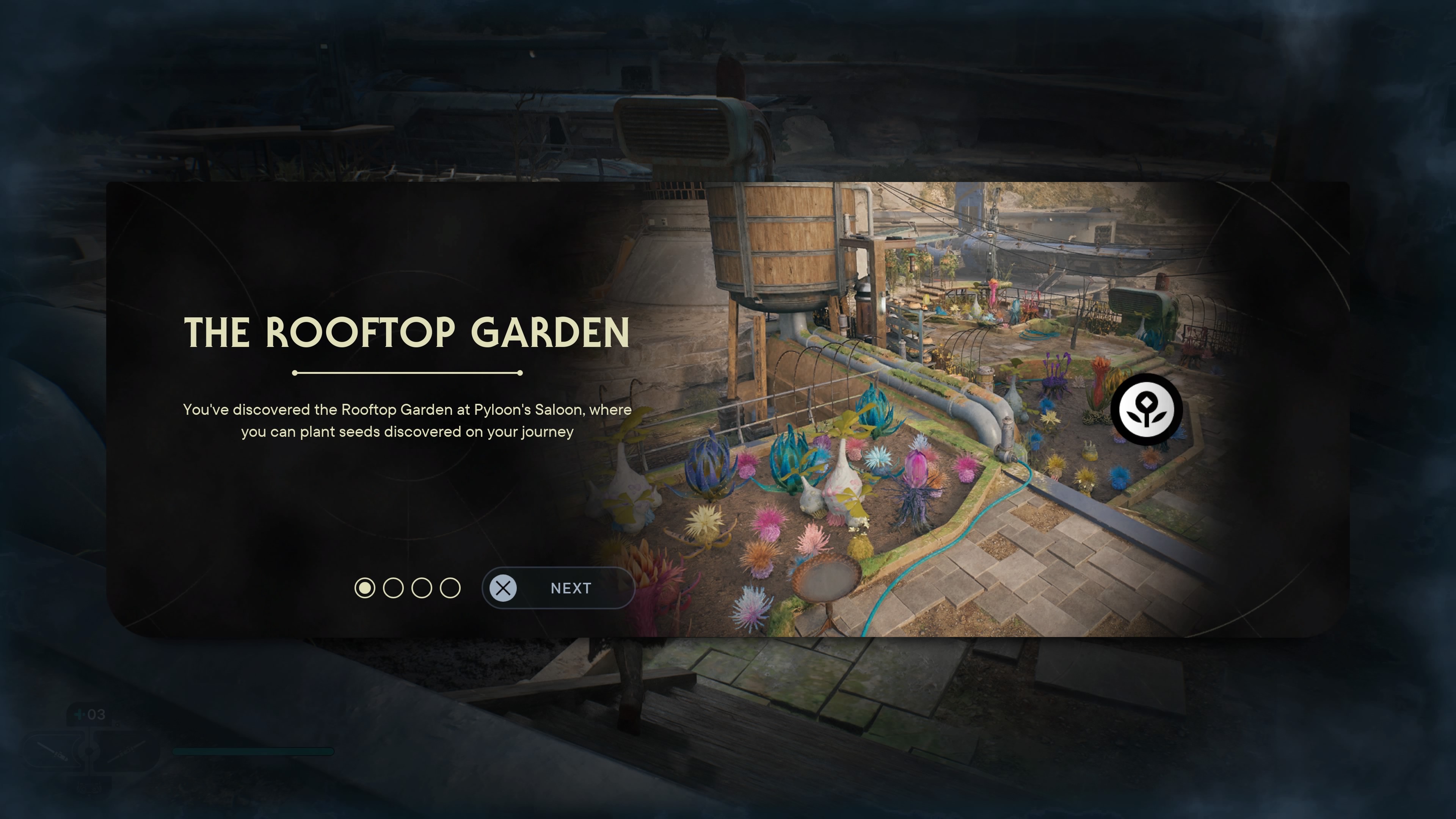This screenshot has width=1456, height=819.
Task: Click the BD-1 droid icon below the stance selector
Action: click(x=89, y=788)
